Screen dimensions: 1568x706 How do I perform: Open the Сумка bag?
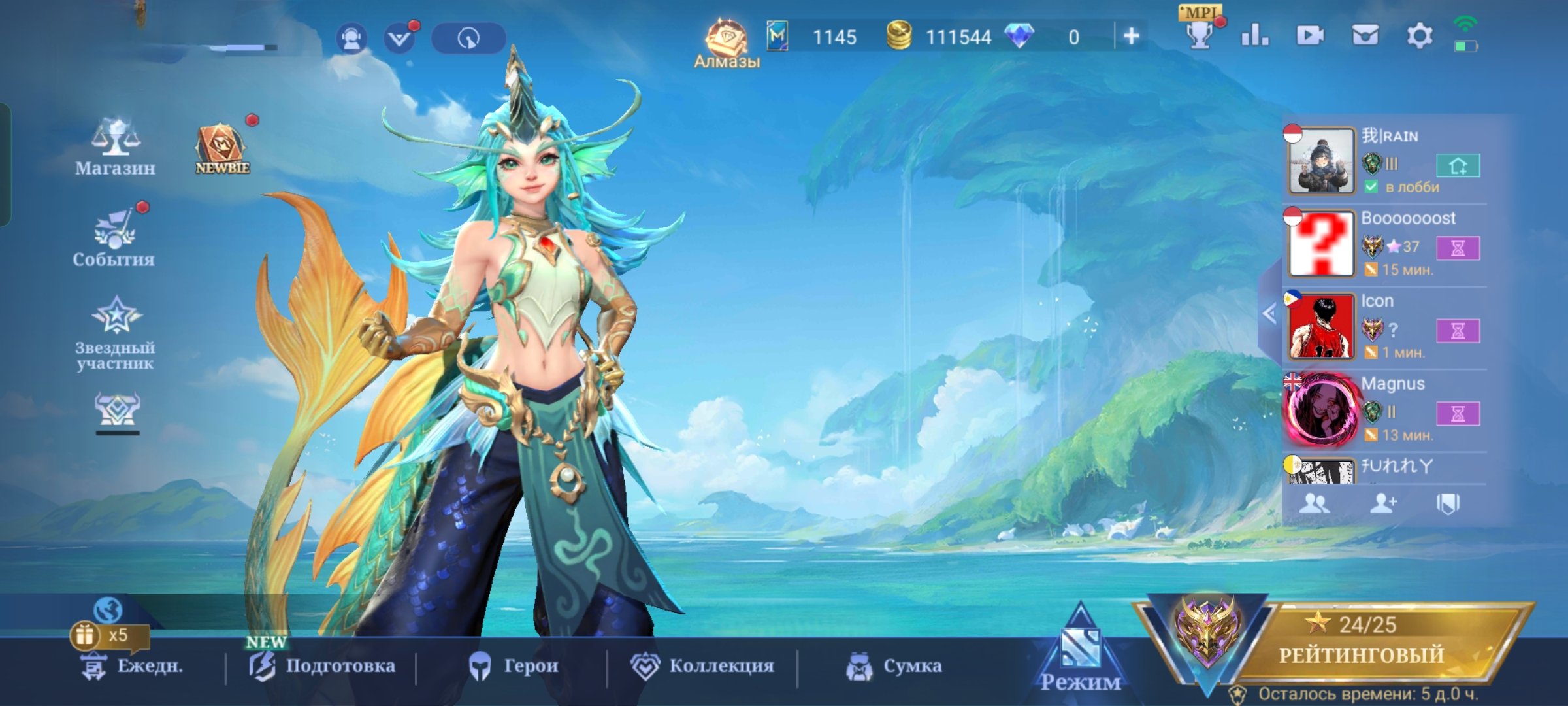894,666
